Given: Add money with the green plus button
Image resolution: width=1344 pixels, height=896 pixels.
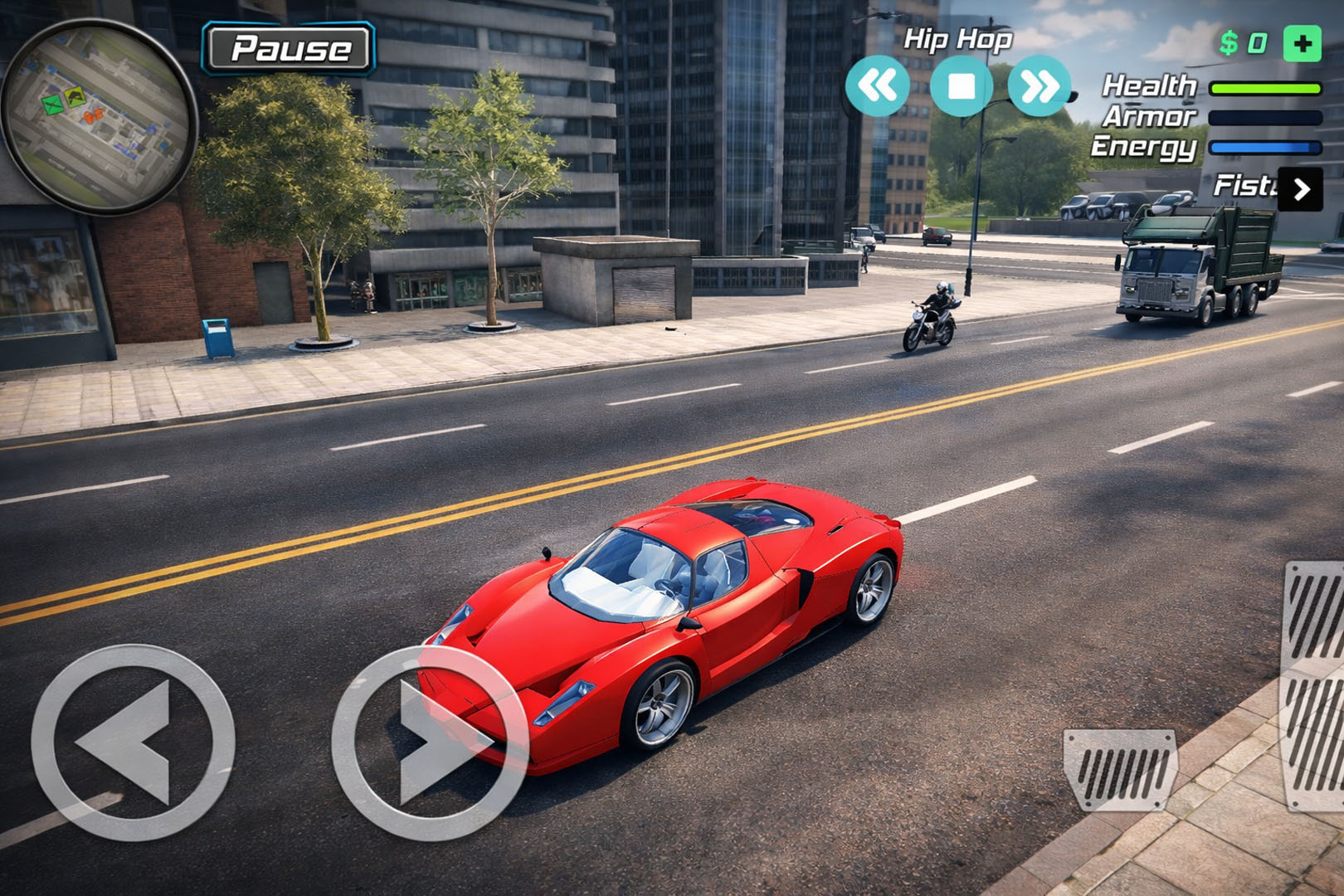Looking at the screenshot, I should pyautogui.click(x=1302, y=44).
